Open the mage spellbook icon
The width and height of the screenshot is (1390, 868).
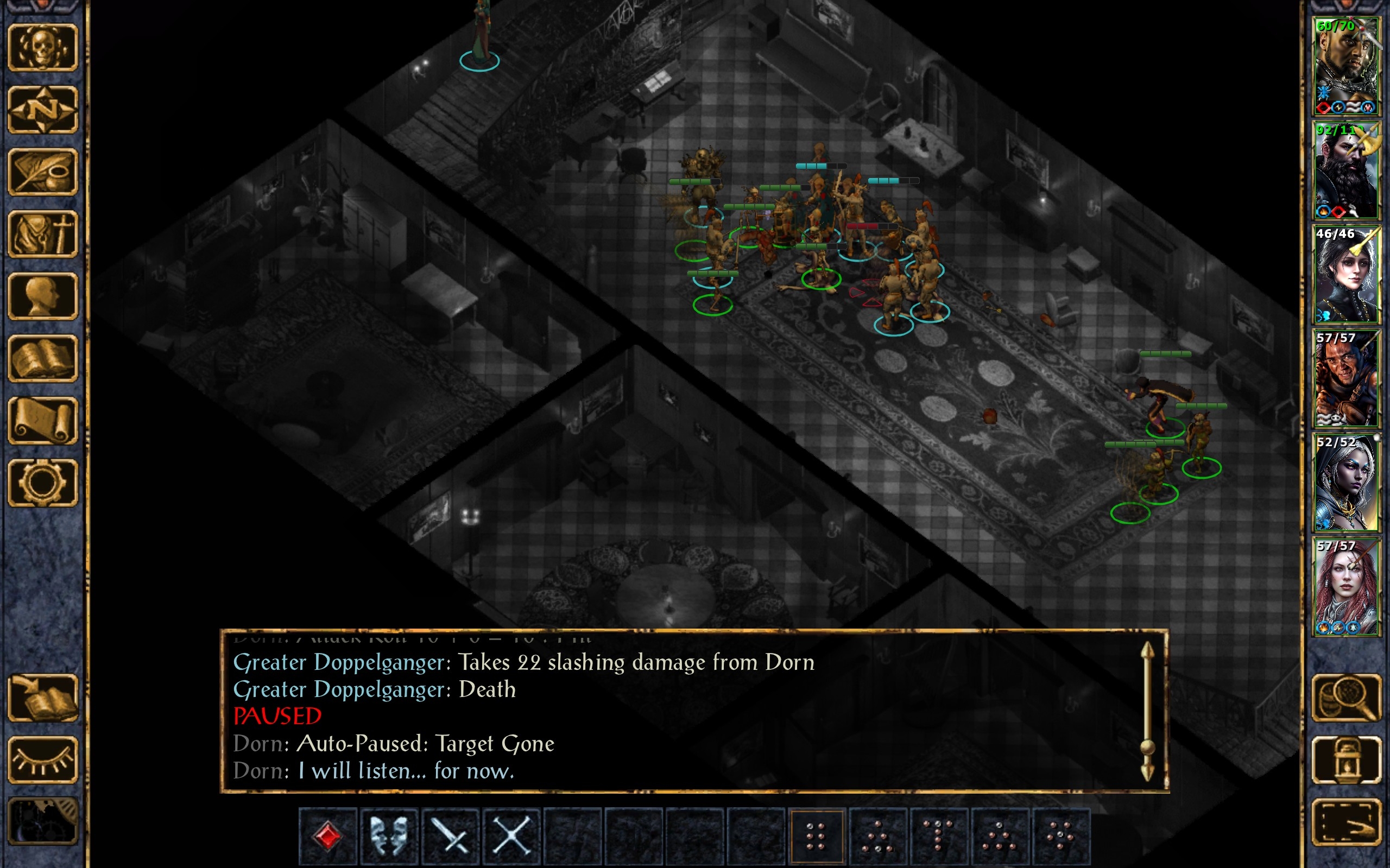(x=42, y=358)
